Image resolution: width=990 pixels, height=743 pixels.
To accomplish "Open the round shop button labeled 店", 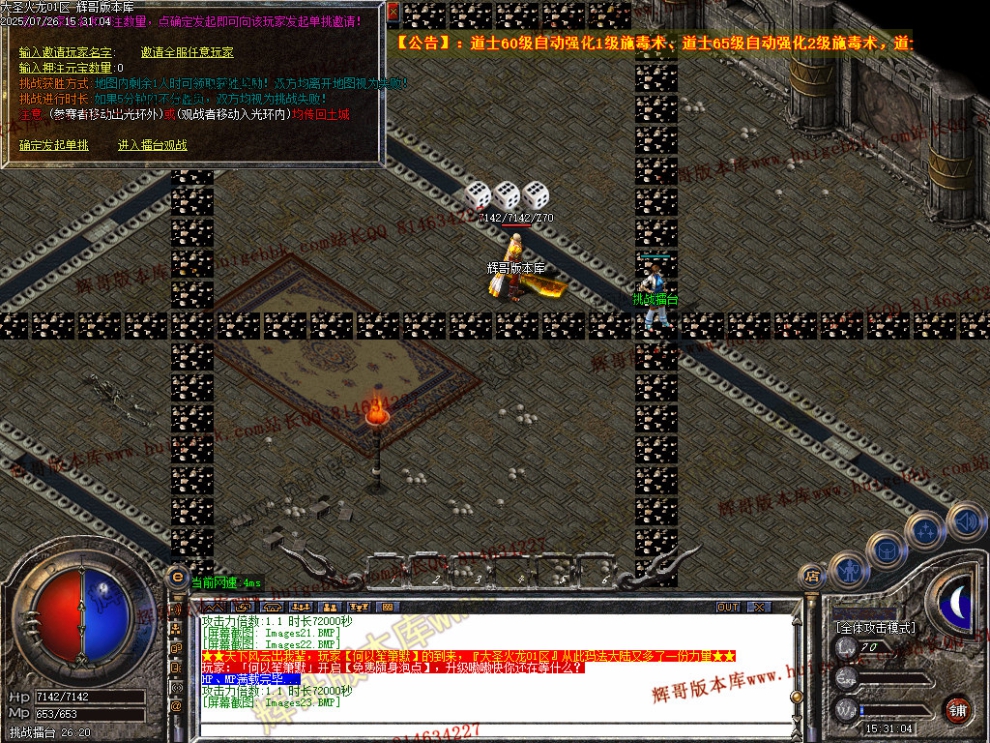I will click(810, 576).
